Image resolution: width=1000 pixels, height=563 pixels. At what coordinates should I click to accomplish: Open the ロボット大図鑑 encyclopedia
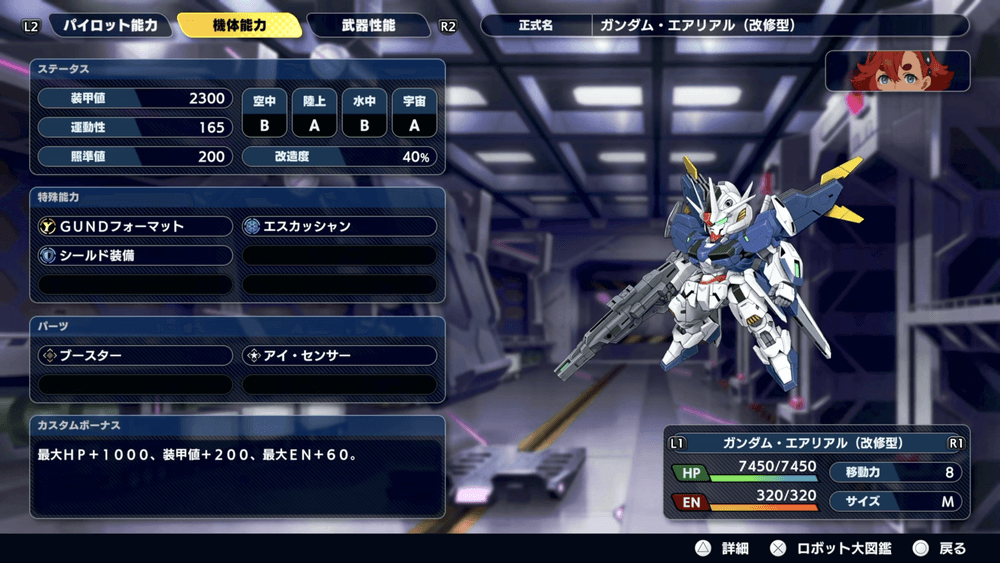(x=830, y=548)
